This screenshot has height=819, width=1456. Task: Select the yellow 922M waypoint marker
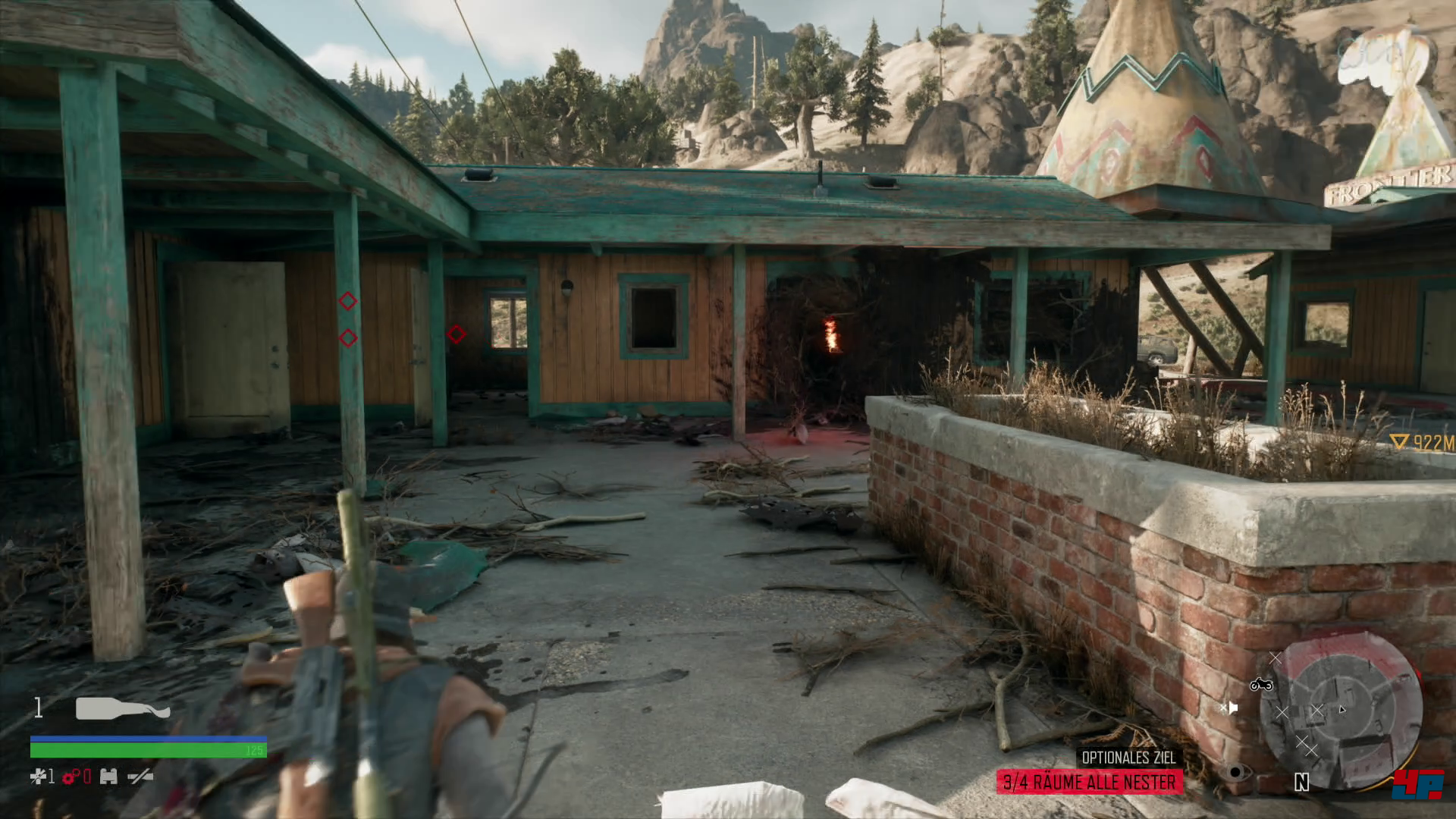(x=1422, y=442)
